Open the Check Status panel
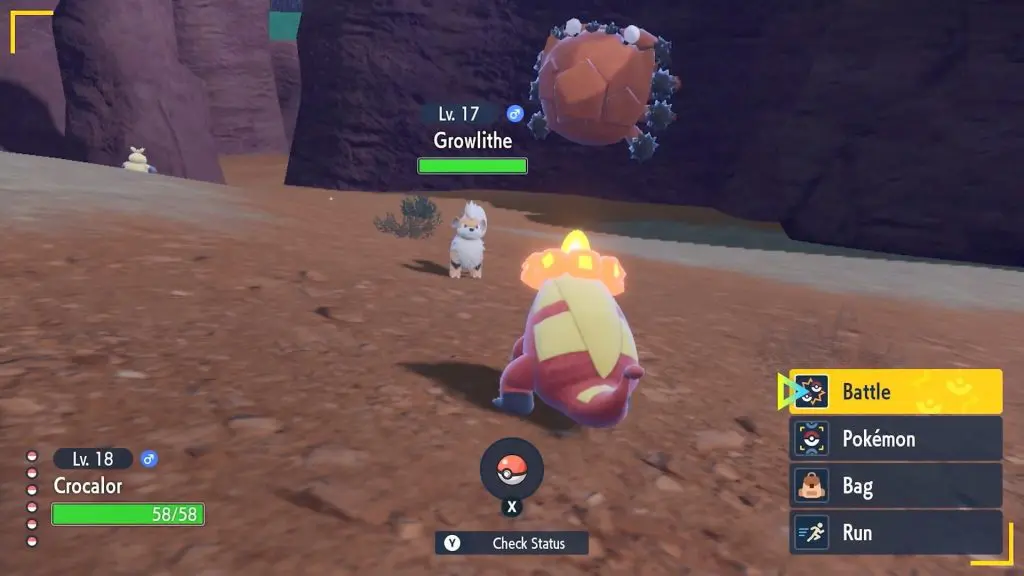Viewport: 1024px width, 576px height. click(512, 543)
